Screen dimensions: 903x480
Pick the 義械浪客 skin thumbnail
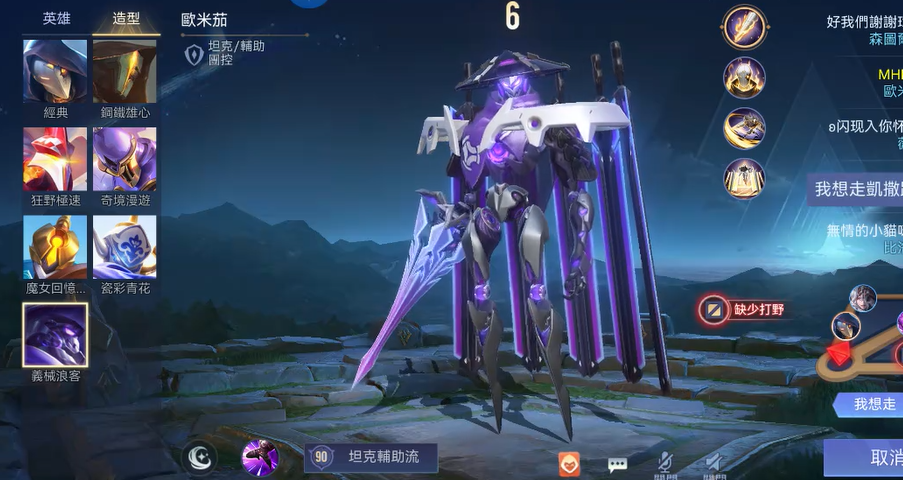tap(55, 334)
